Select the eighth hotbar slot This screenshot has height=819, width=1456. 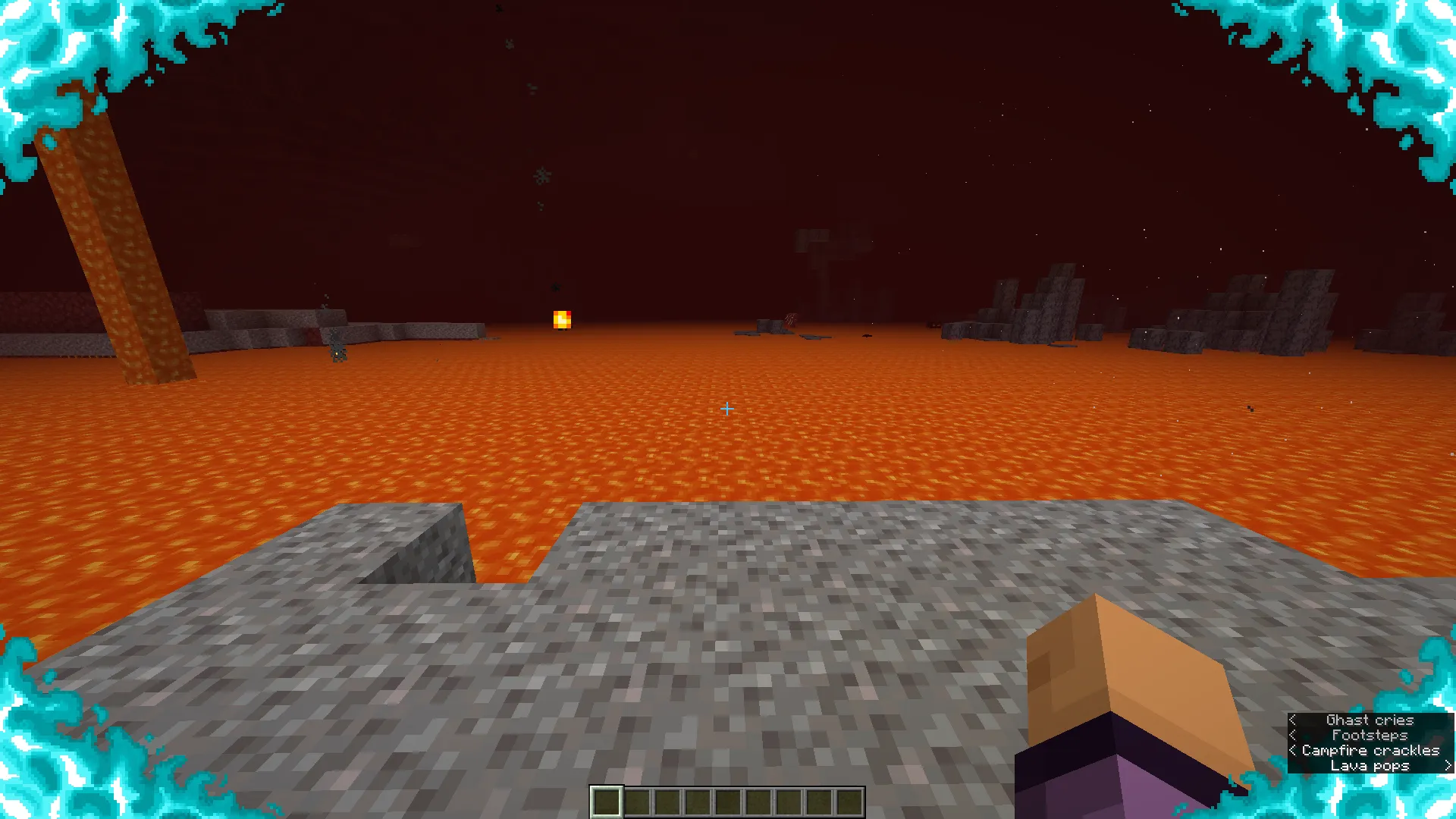click(x=819, y=802)
